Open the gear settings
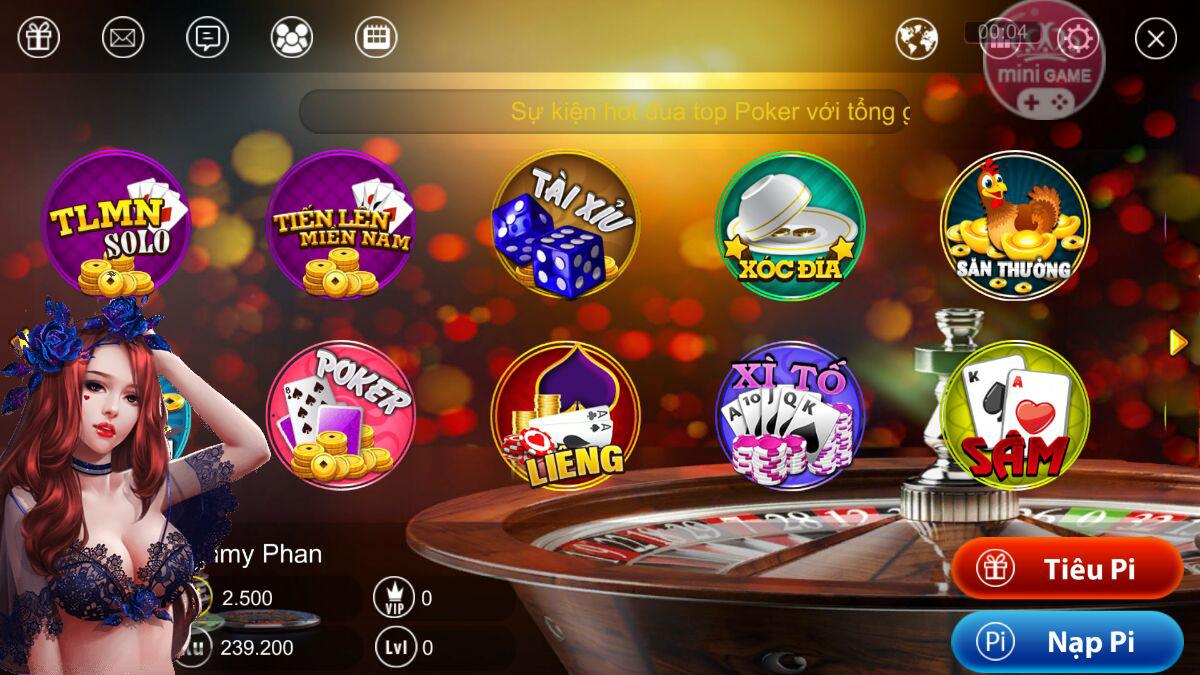1200x675 pixels. tap(1079, 39)
